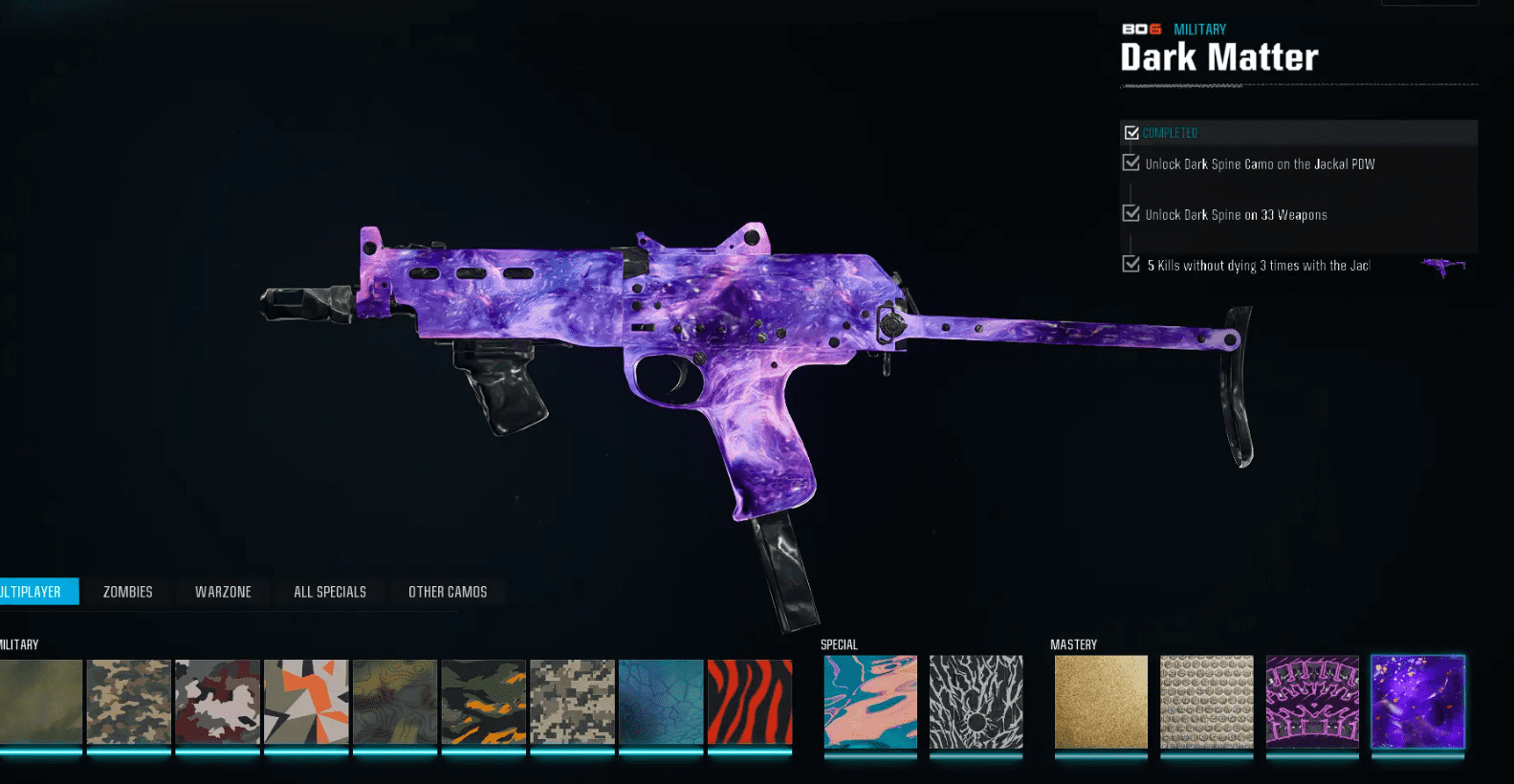Viewport: 1514px width, 784px height.
Task: Pick the red, white and black splinter camo
Action: (217, 702)
